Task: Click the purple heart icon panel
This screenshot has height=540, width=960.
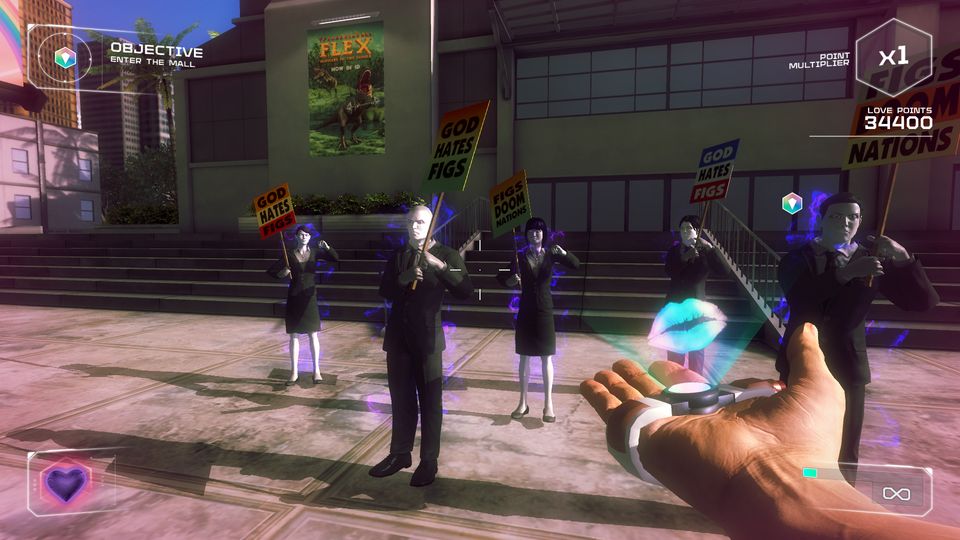Action: click(x=65, y=484)
